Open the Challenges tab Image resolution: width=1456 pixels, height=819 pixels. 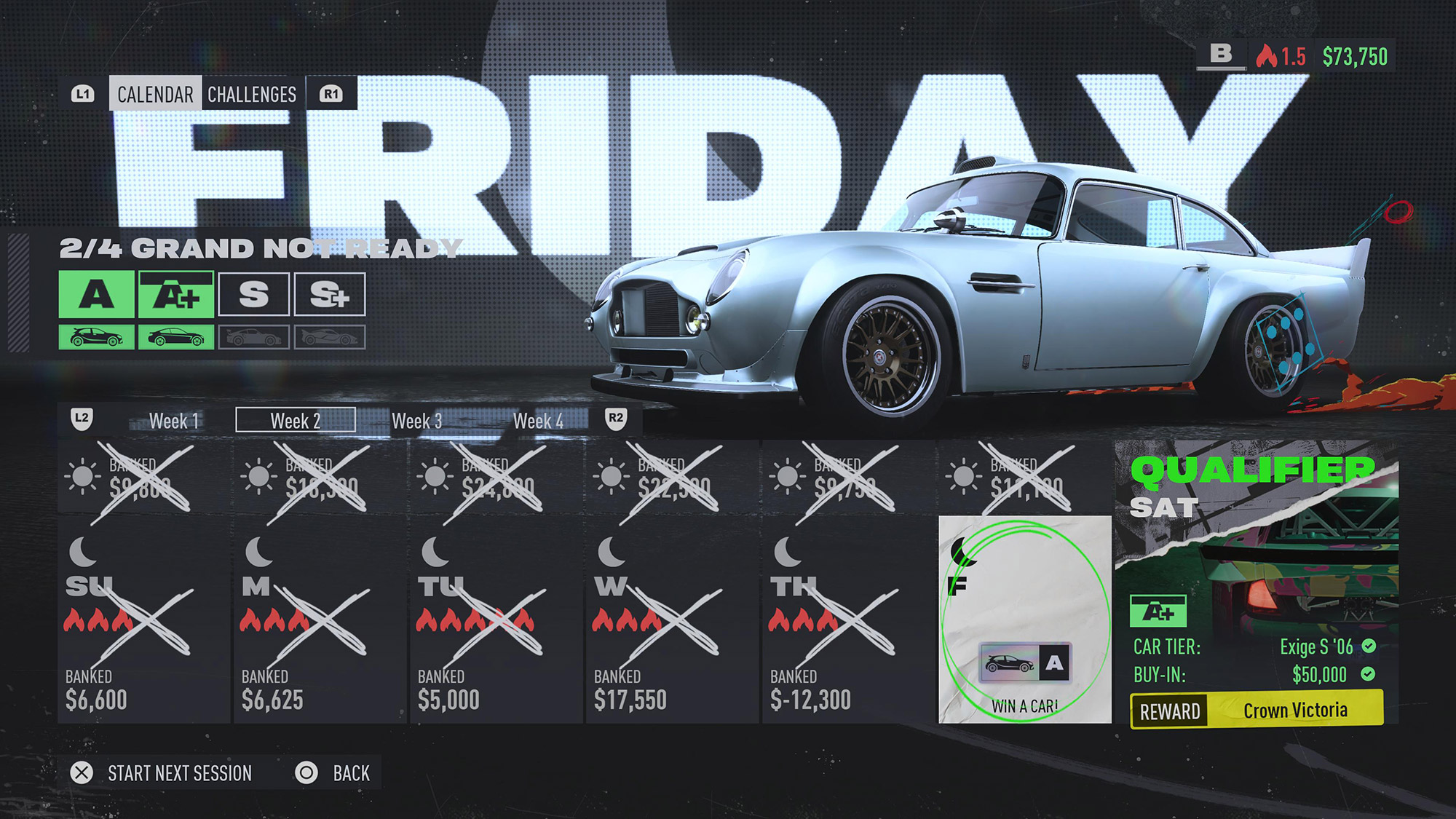[x=252, y=94]
